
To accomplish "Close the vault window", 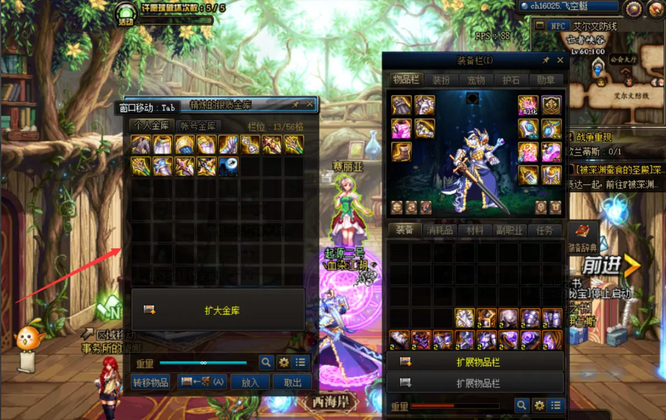I will [311, 104].
